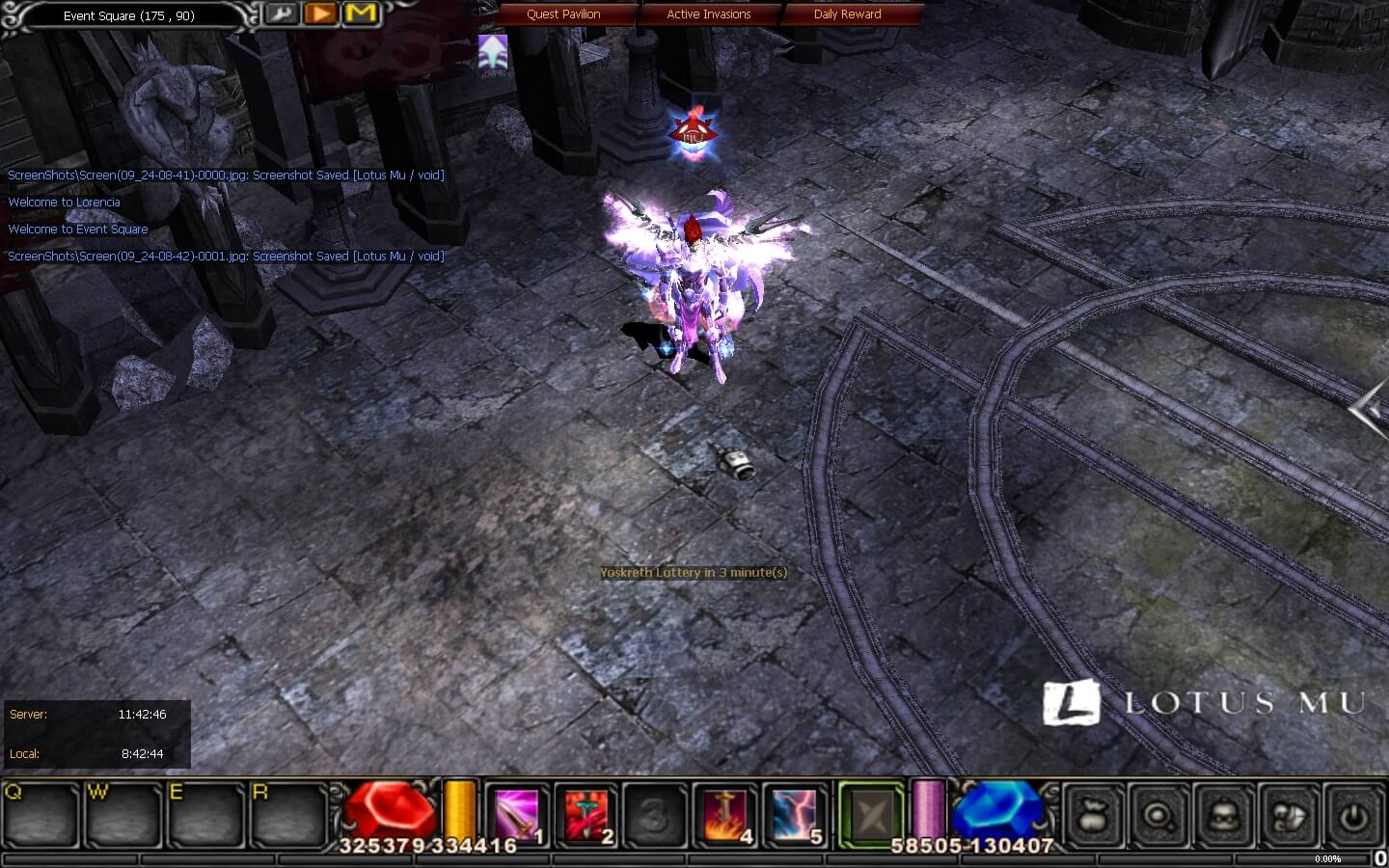Open the Quest Pavilion tab
The image size is (1389, 868).
pos(563,14)
